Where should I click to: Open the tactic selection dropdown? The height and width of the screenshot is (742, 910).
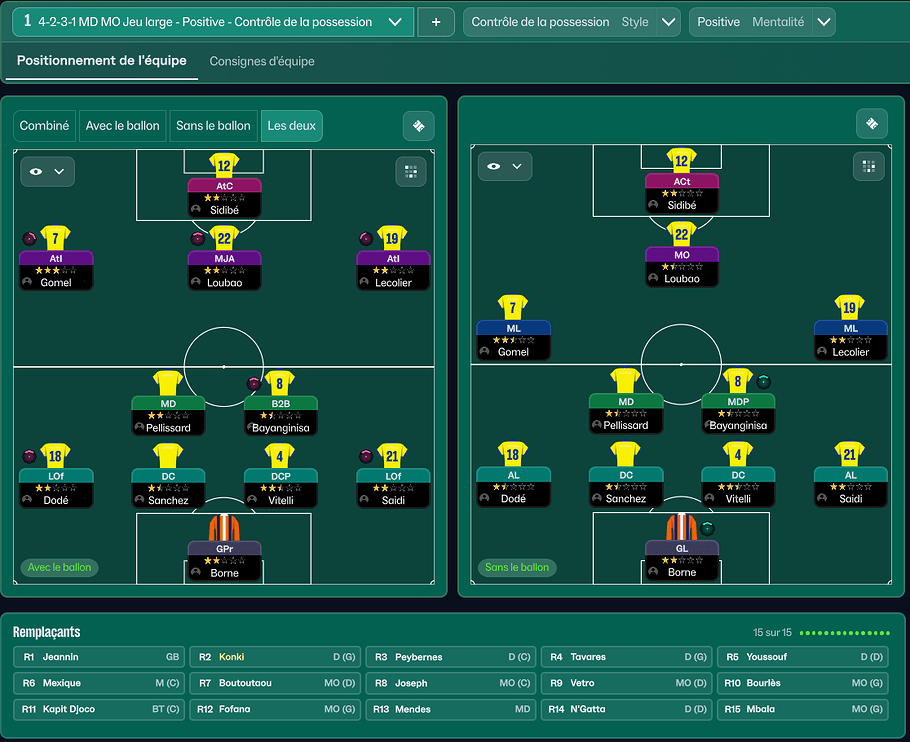[398, 22]
